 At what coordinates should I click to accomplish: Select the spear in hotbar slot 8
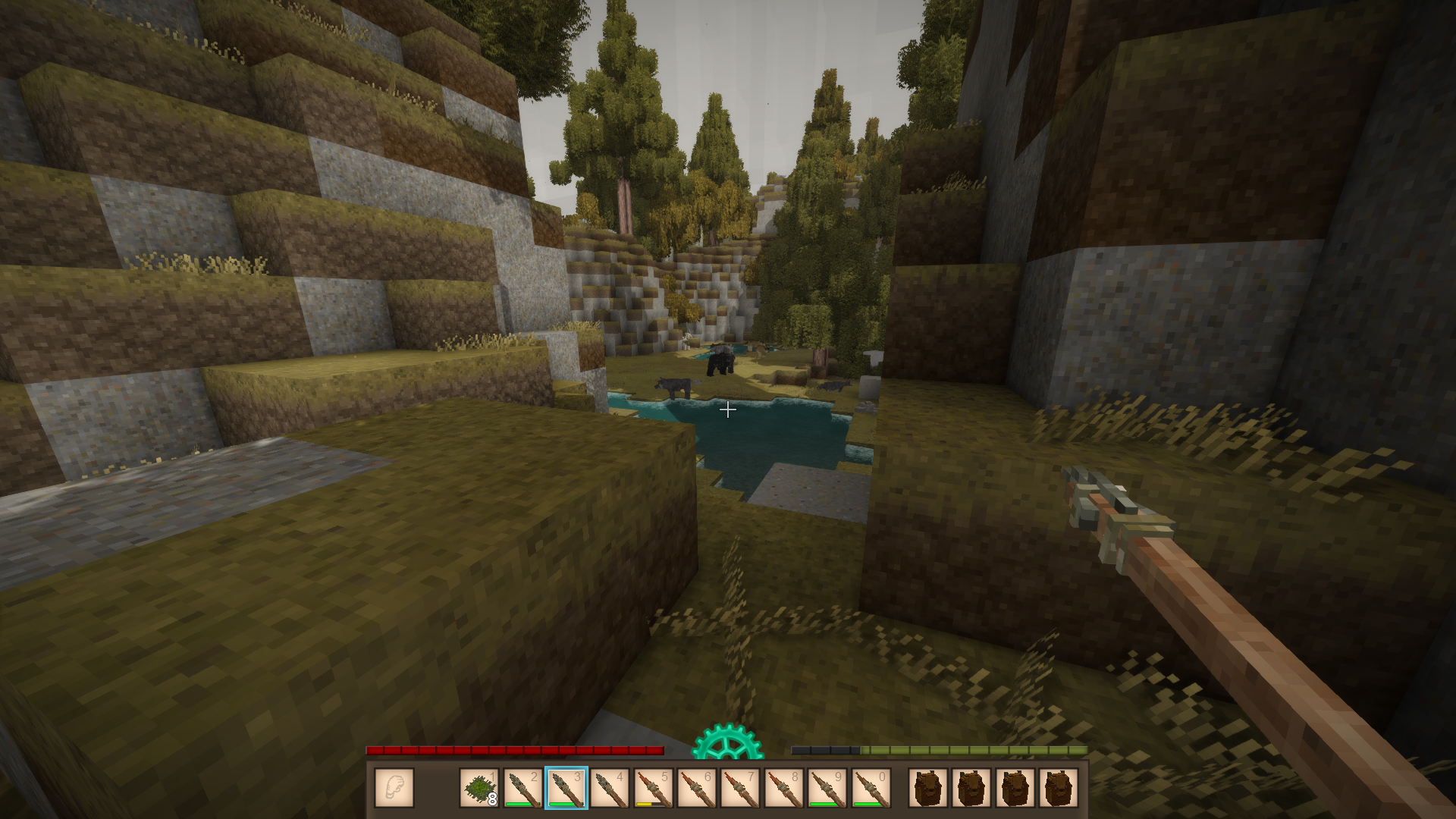point(784,788)
